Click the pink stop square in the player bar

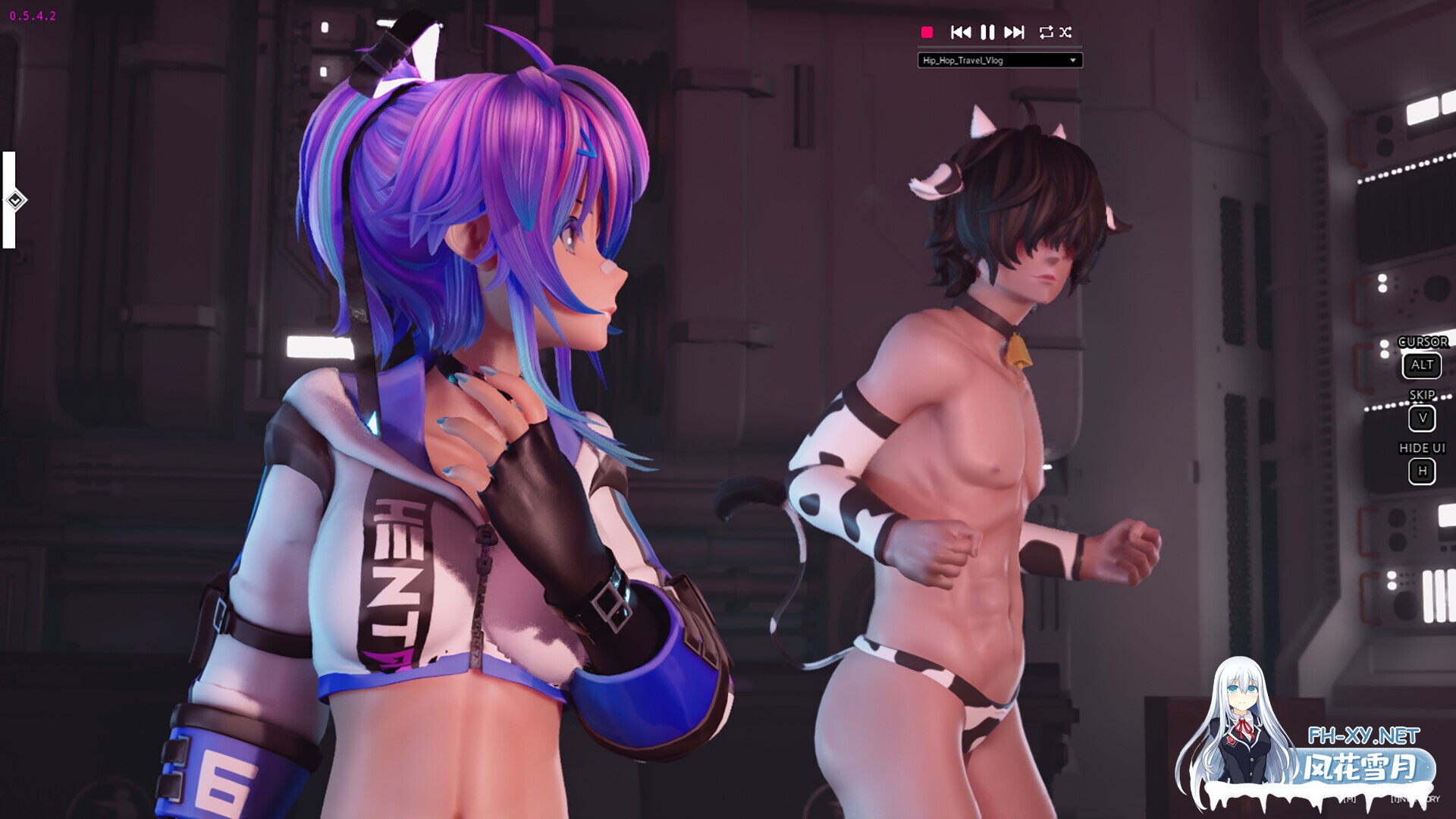tap(927, 32)
